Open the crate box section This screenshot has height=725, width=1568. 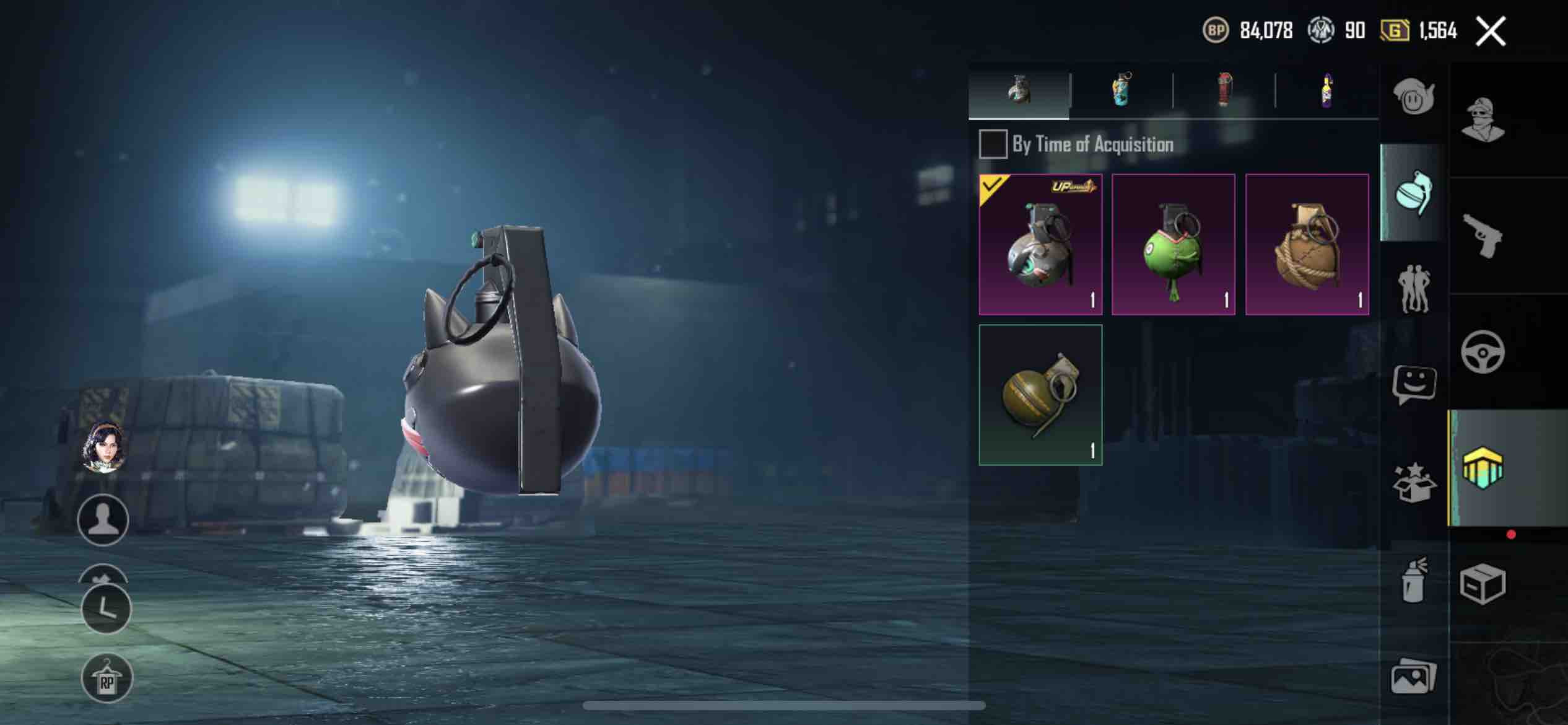(1483, 584)
